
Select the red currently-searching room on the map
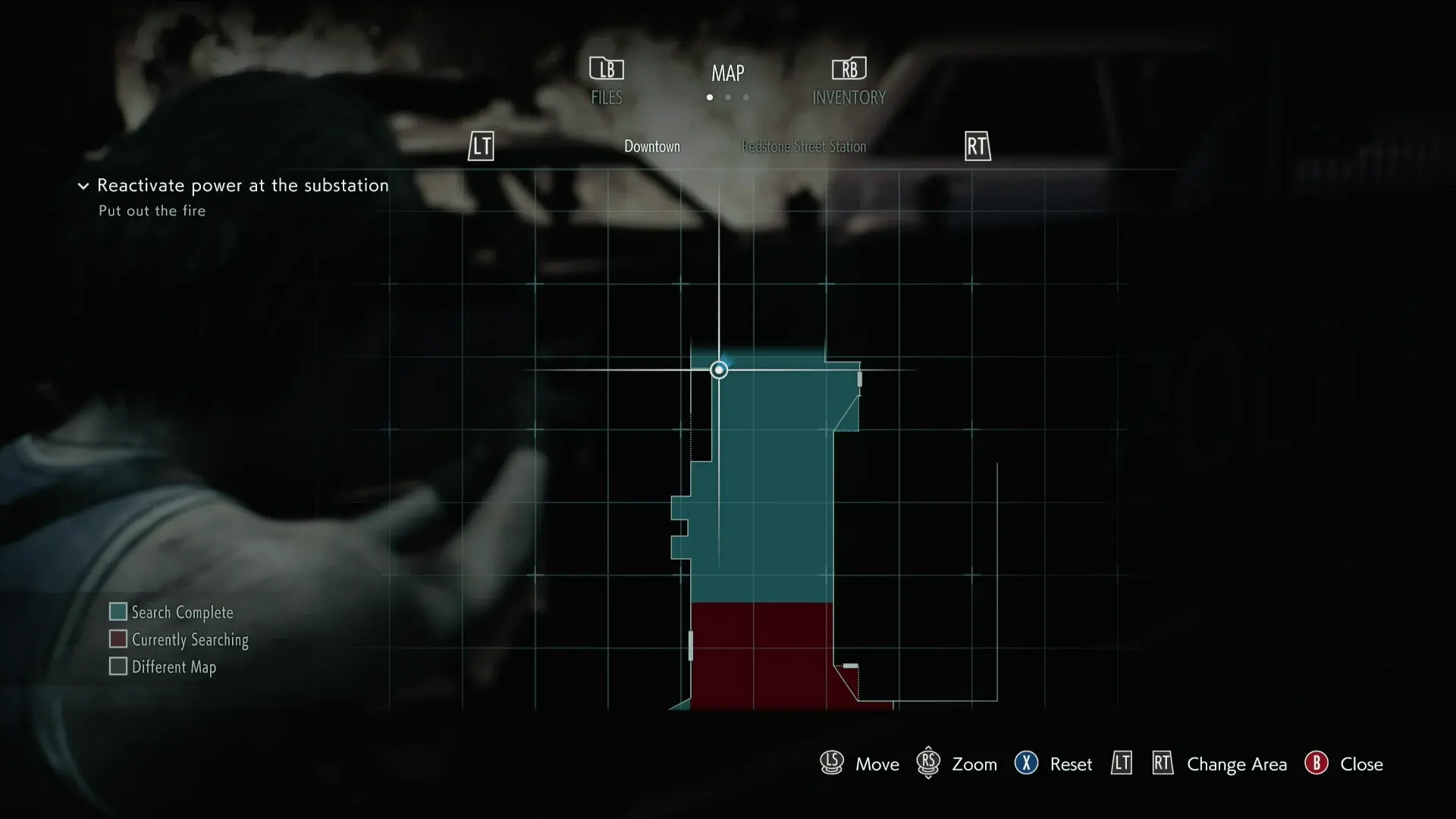click(x=761, y=656)
